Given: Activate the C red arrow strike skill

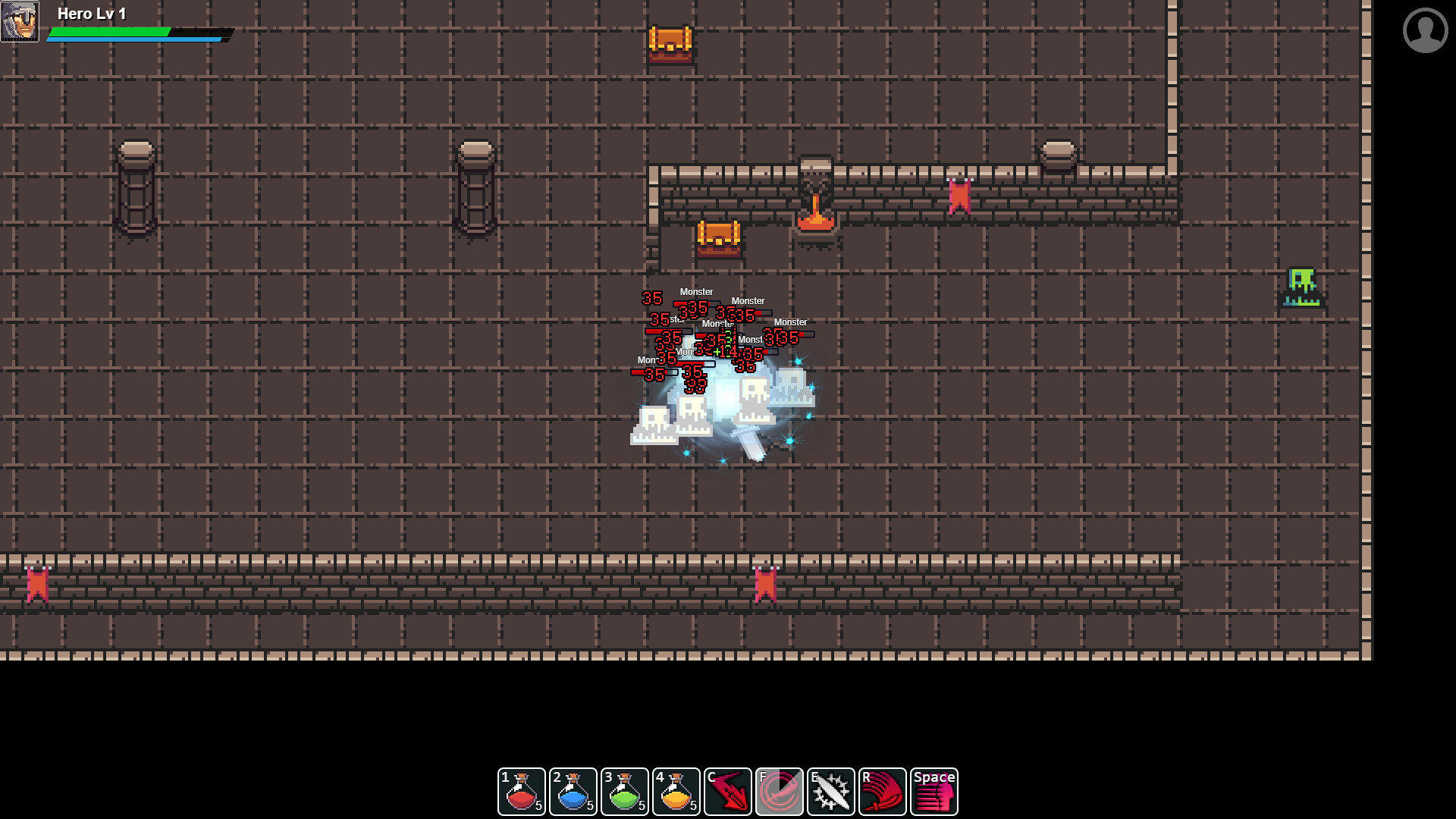Looking at the screenshot, I should (x=727, y=791).
